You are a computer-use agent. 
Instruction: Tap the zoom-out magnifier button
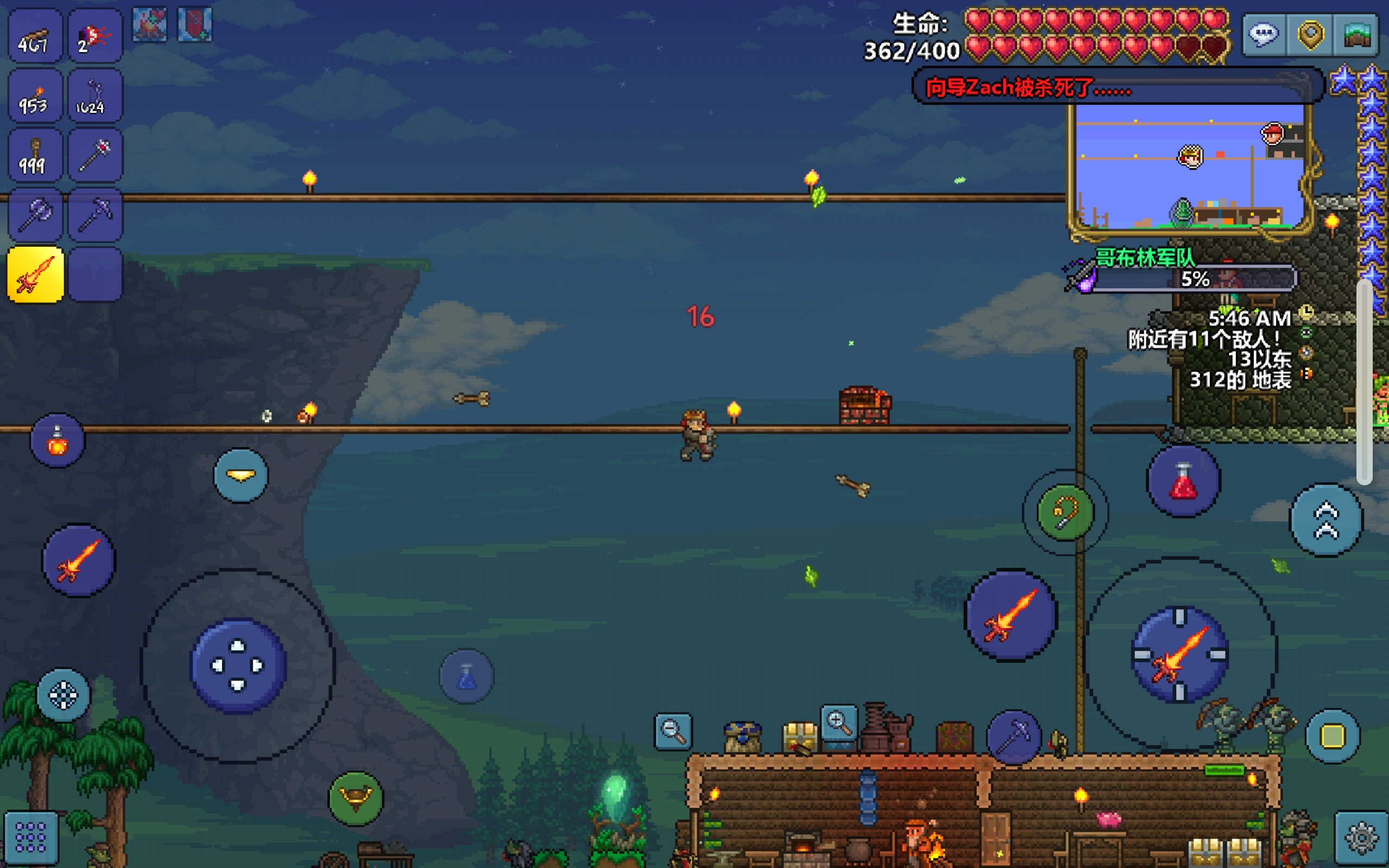tap(673, 731)
